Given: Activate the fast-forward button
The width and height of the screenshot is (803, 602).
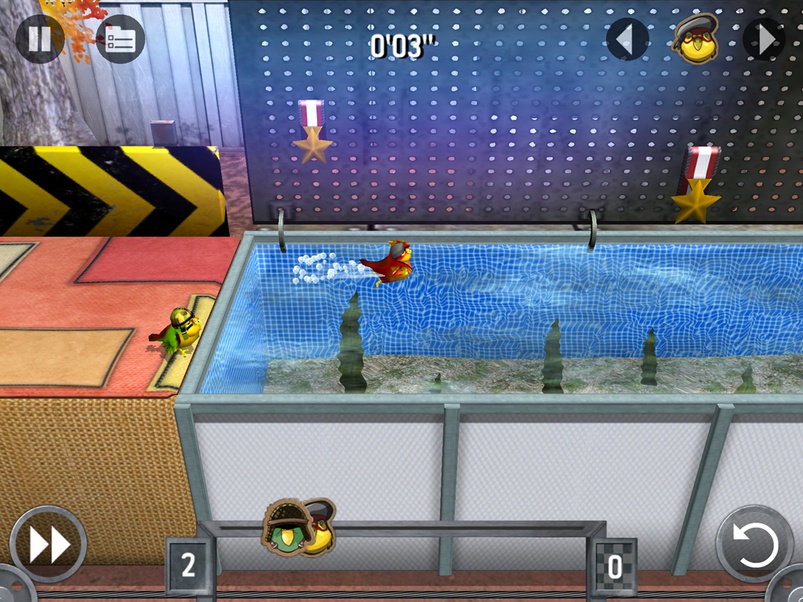Looking at the screenshot, I should pyautogui.click(x=48, y=545).
